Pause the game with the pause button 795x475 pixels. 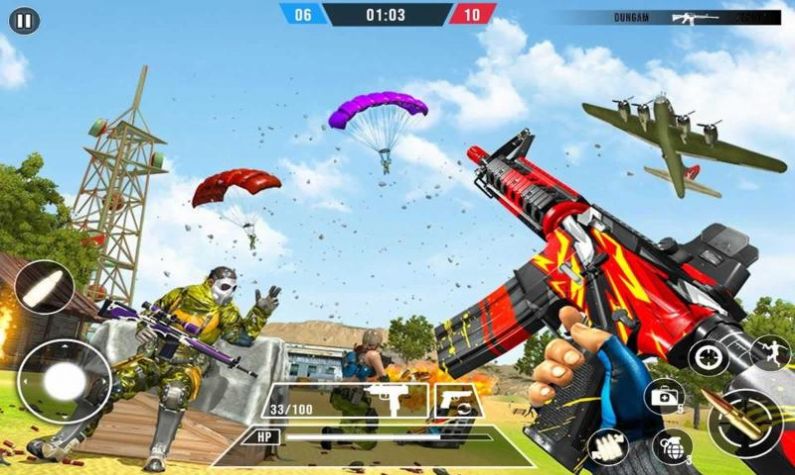click(x=25, y=20)
